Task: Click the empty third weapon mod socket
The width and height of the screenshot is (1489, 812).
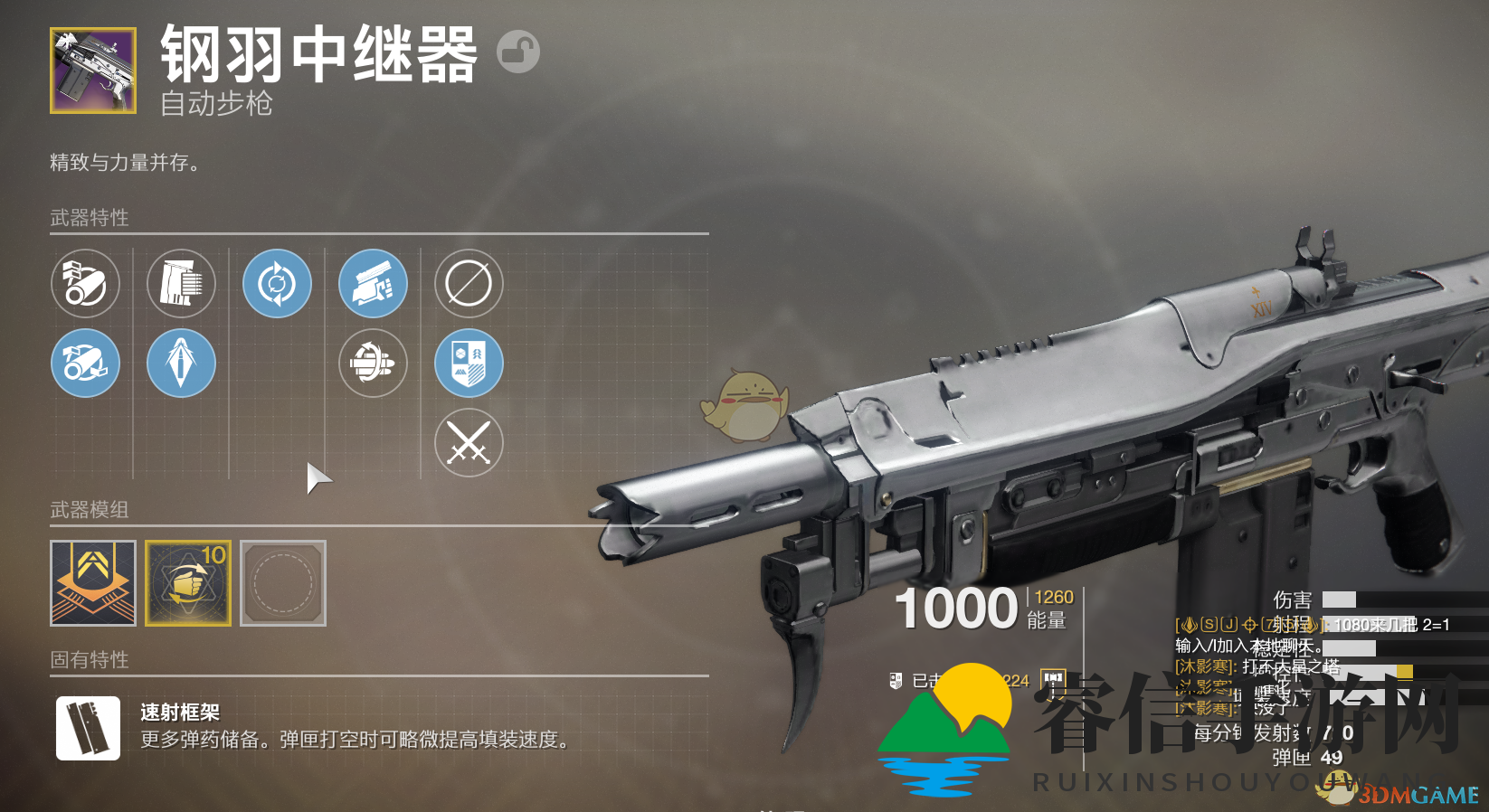Action: click(x=281, y=583)
